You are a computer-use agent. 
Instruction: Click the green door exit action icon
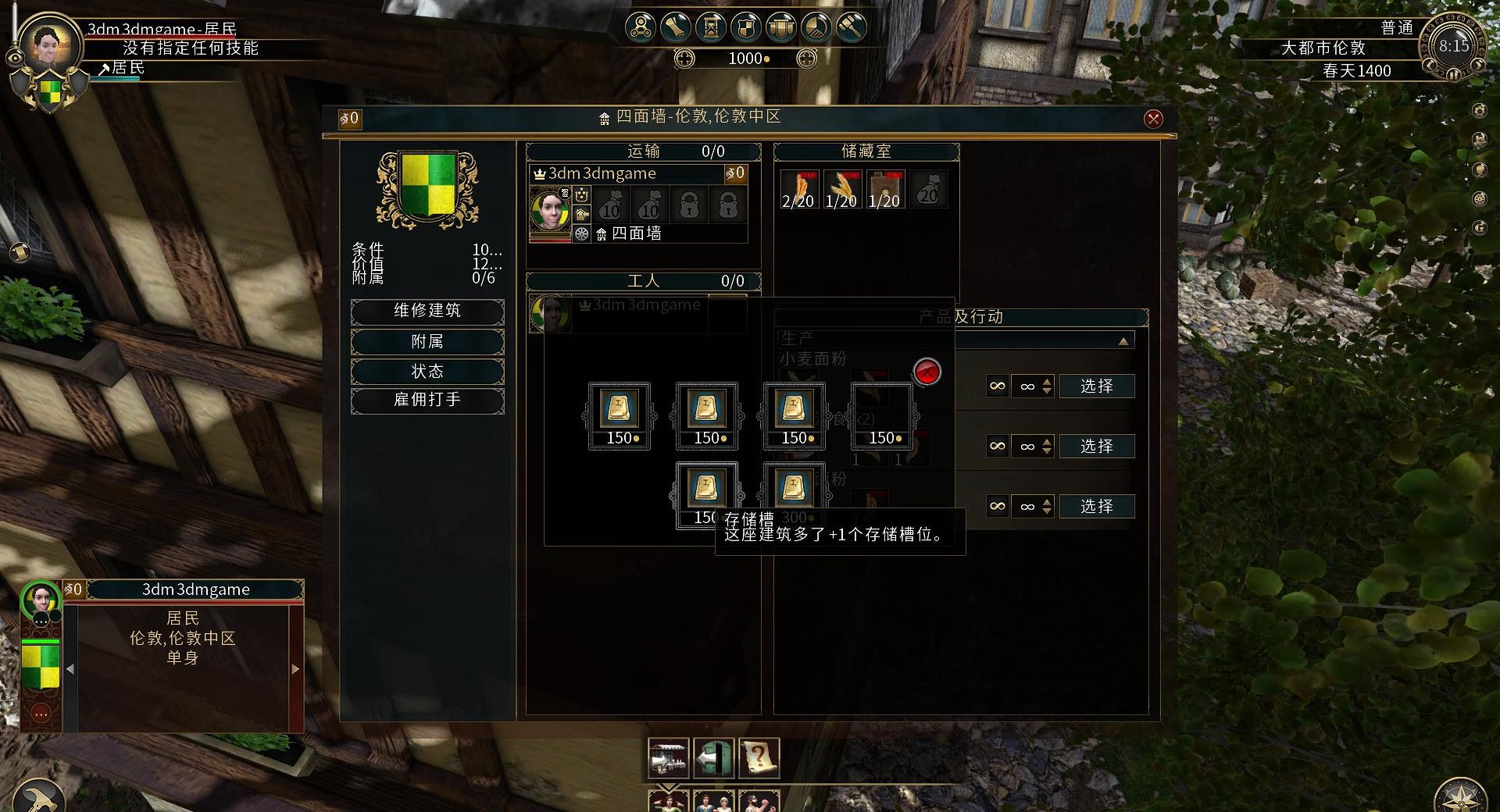(714, 758)
